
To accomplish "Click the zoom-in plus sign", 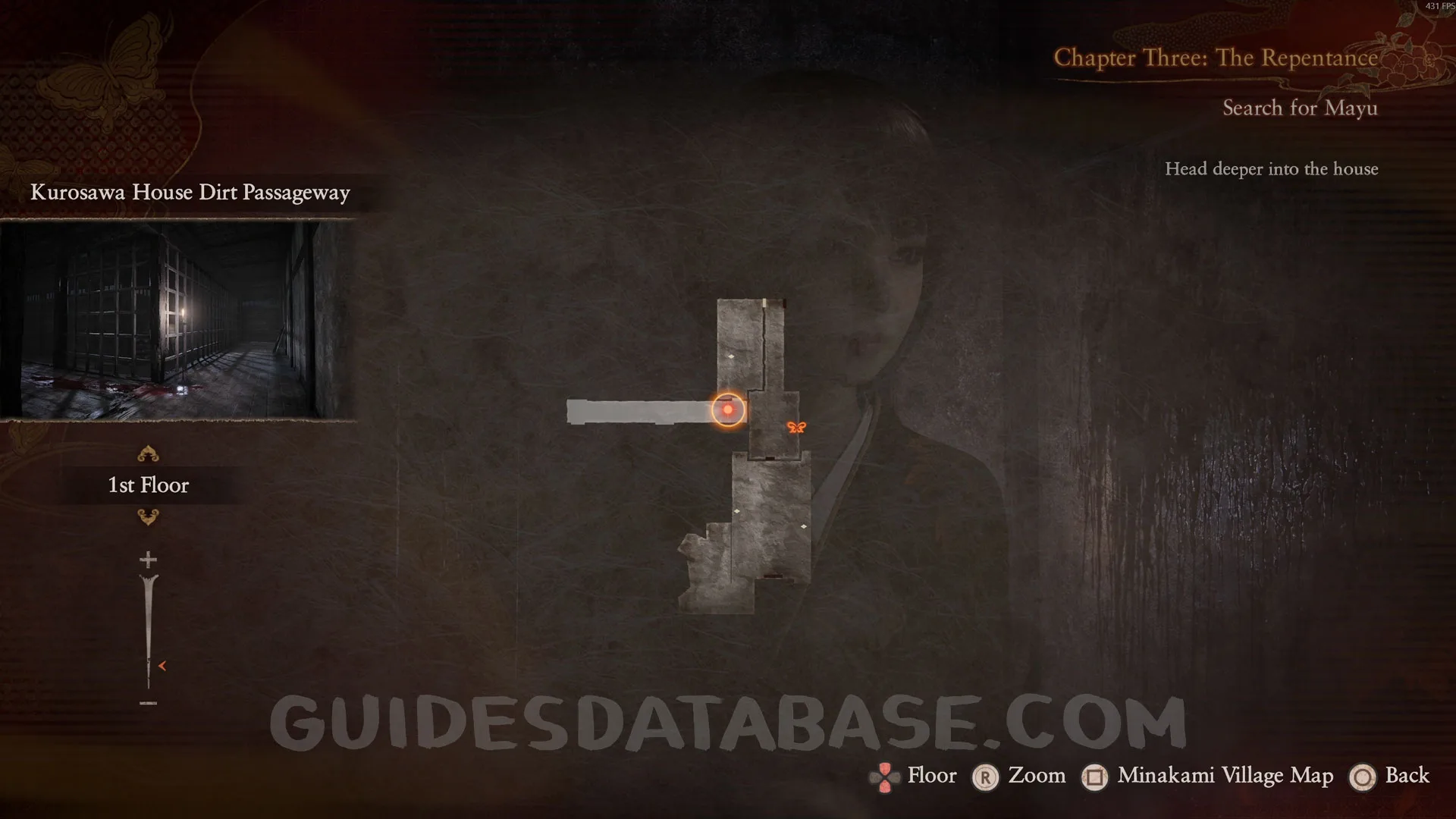I will click(x=148, y=560).
